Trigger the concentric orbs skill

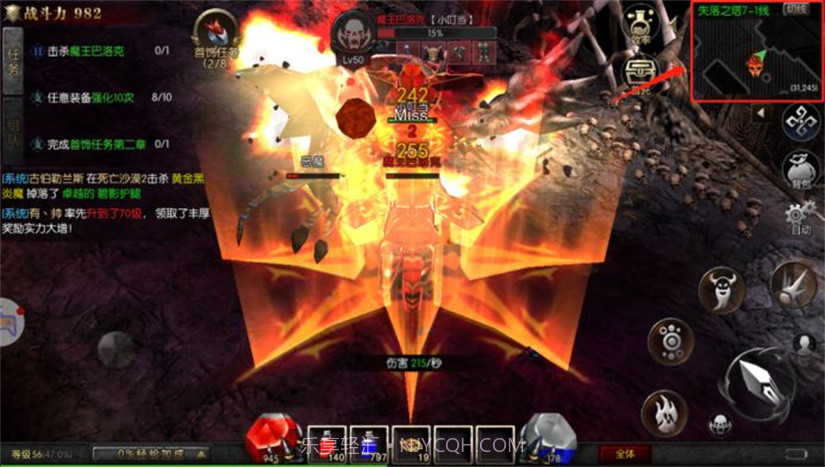tap(671, 340)
